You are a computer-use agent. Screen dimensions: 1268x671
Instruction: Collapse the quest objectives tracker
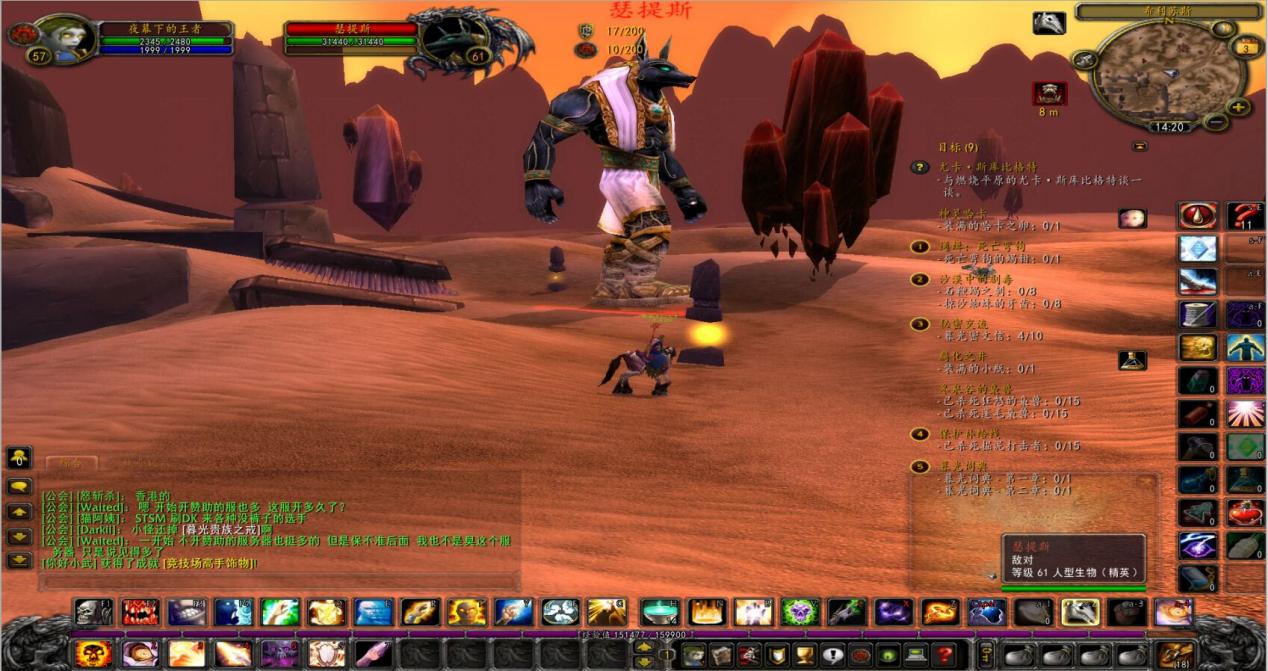click(1139, 146)
